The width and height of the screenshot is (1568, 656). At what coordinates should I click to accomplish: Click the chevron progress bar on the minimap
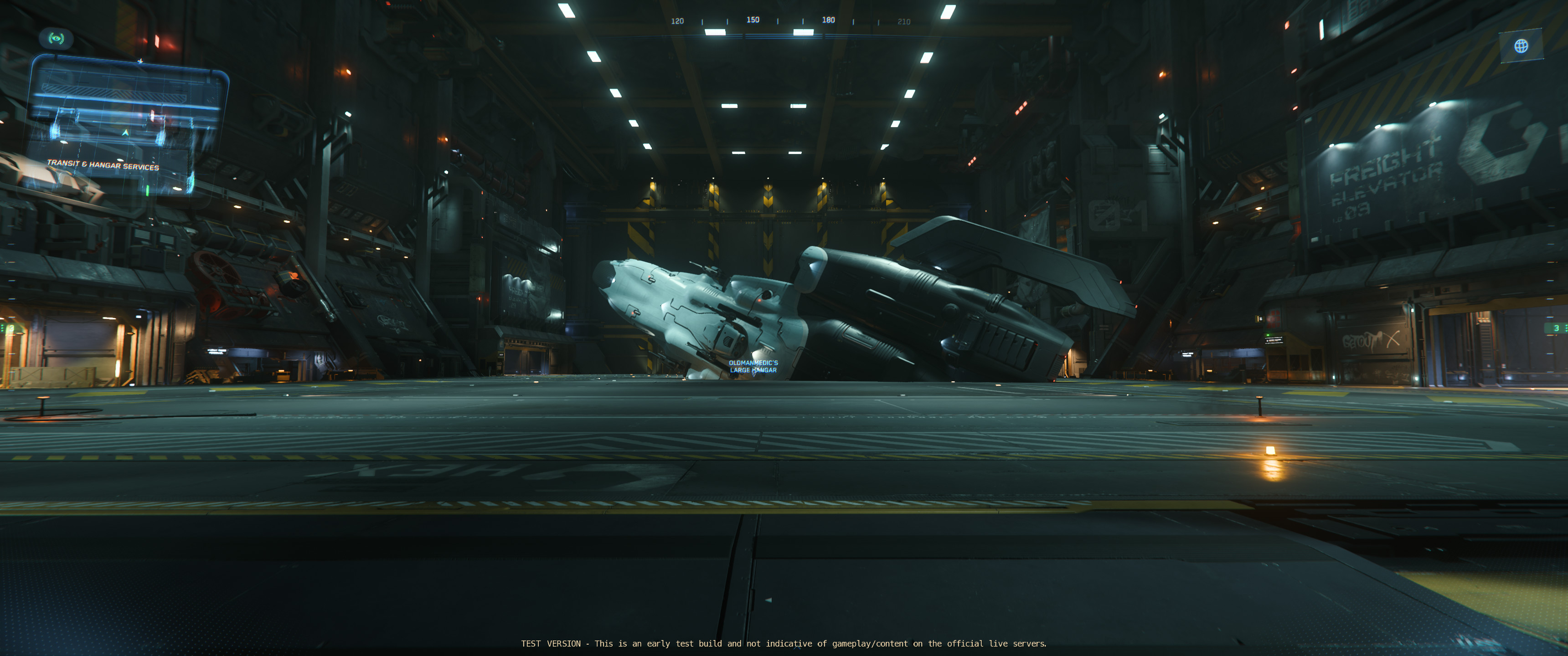tap(116, 93)
